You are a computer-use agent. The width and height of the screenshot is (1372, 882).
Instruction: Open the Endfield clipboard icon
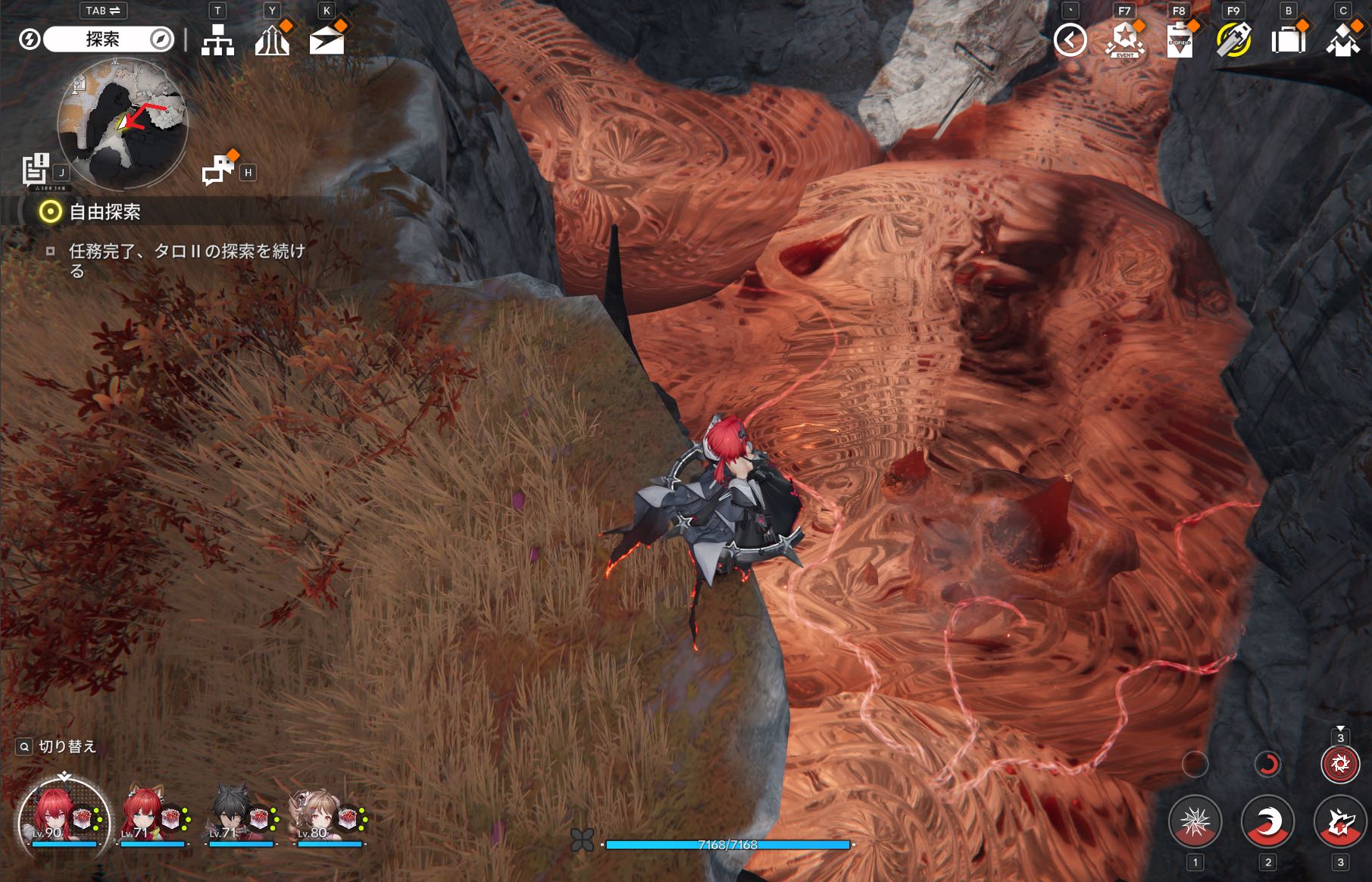coord(1179,40)
